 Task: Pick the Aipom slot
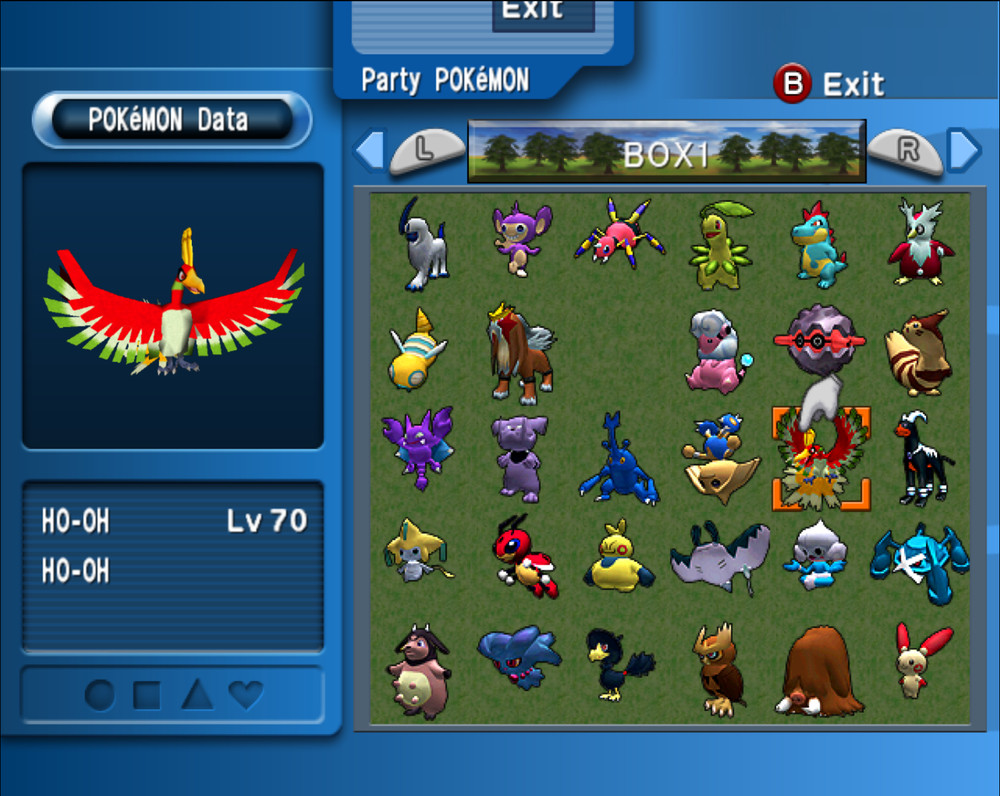pos(519,238)
